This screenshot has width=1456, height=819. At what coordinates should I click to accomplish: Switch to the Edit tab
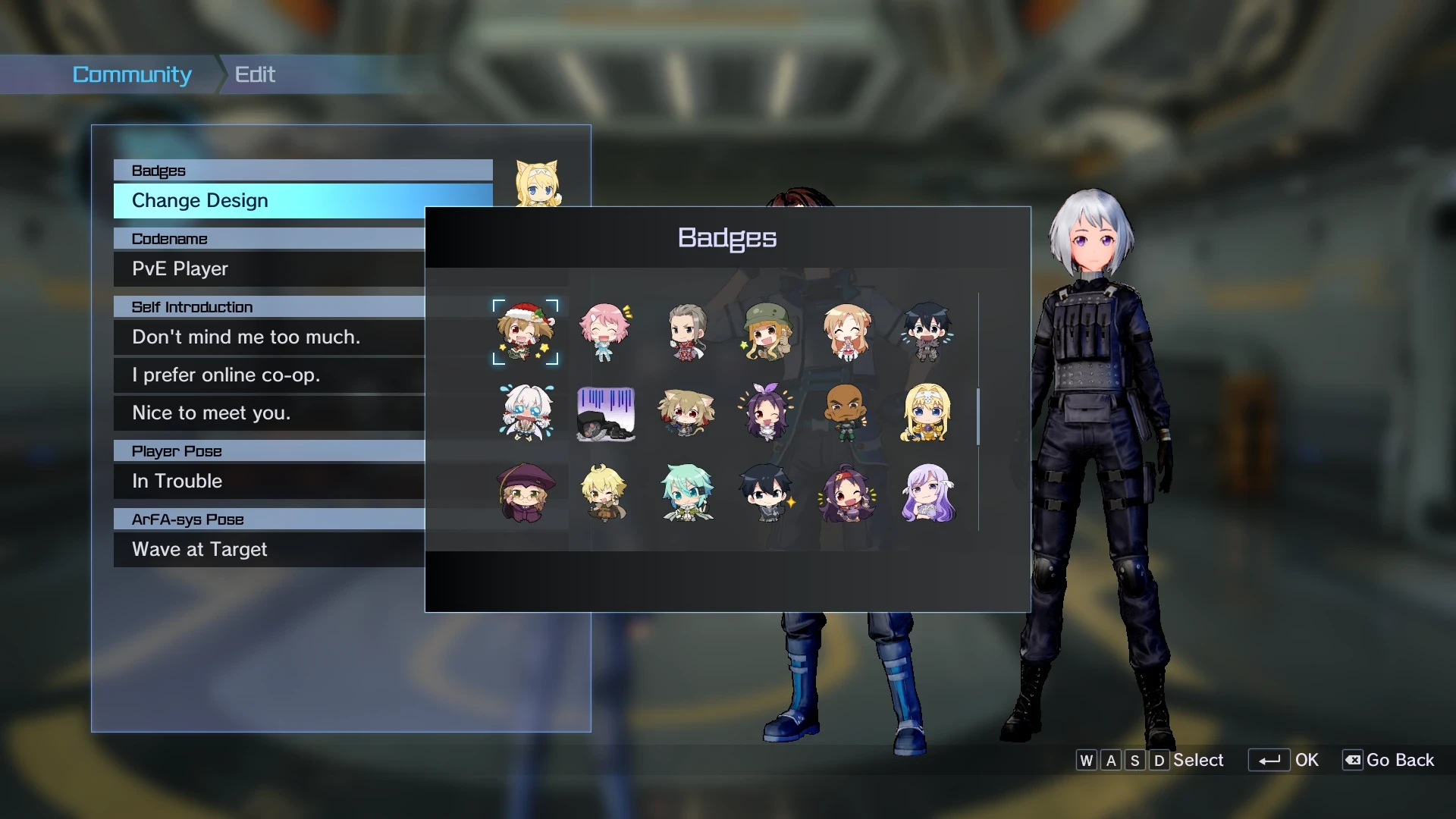click(x=253, y=74)
